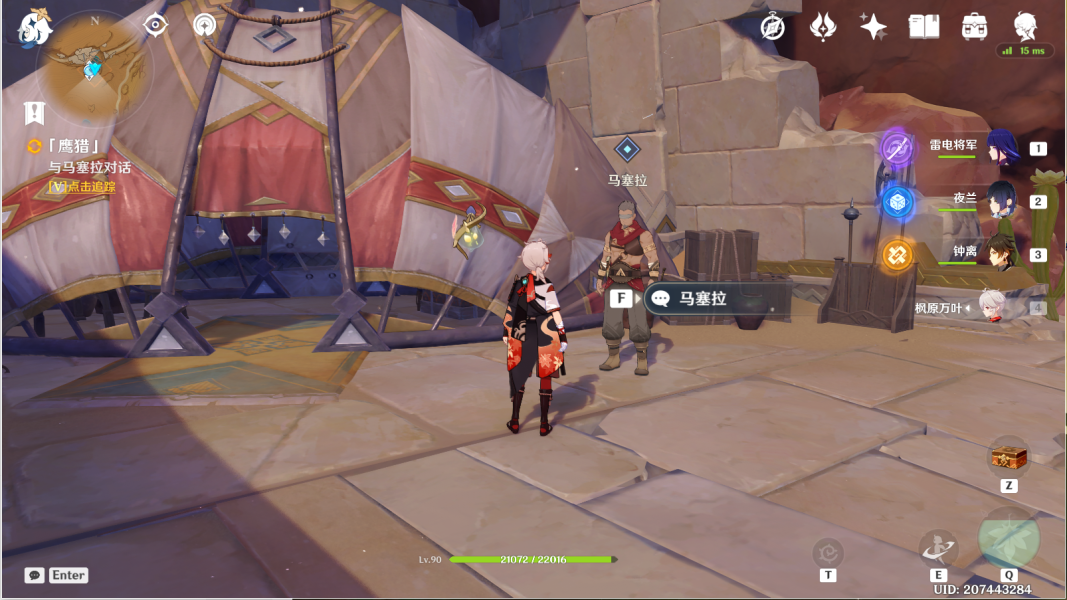The width and height of the screenshot is (1067, 600).
Task: Open the circular minimap
Action: click(93, 67)
